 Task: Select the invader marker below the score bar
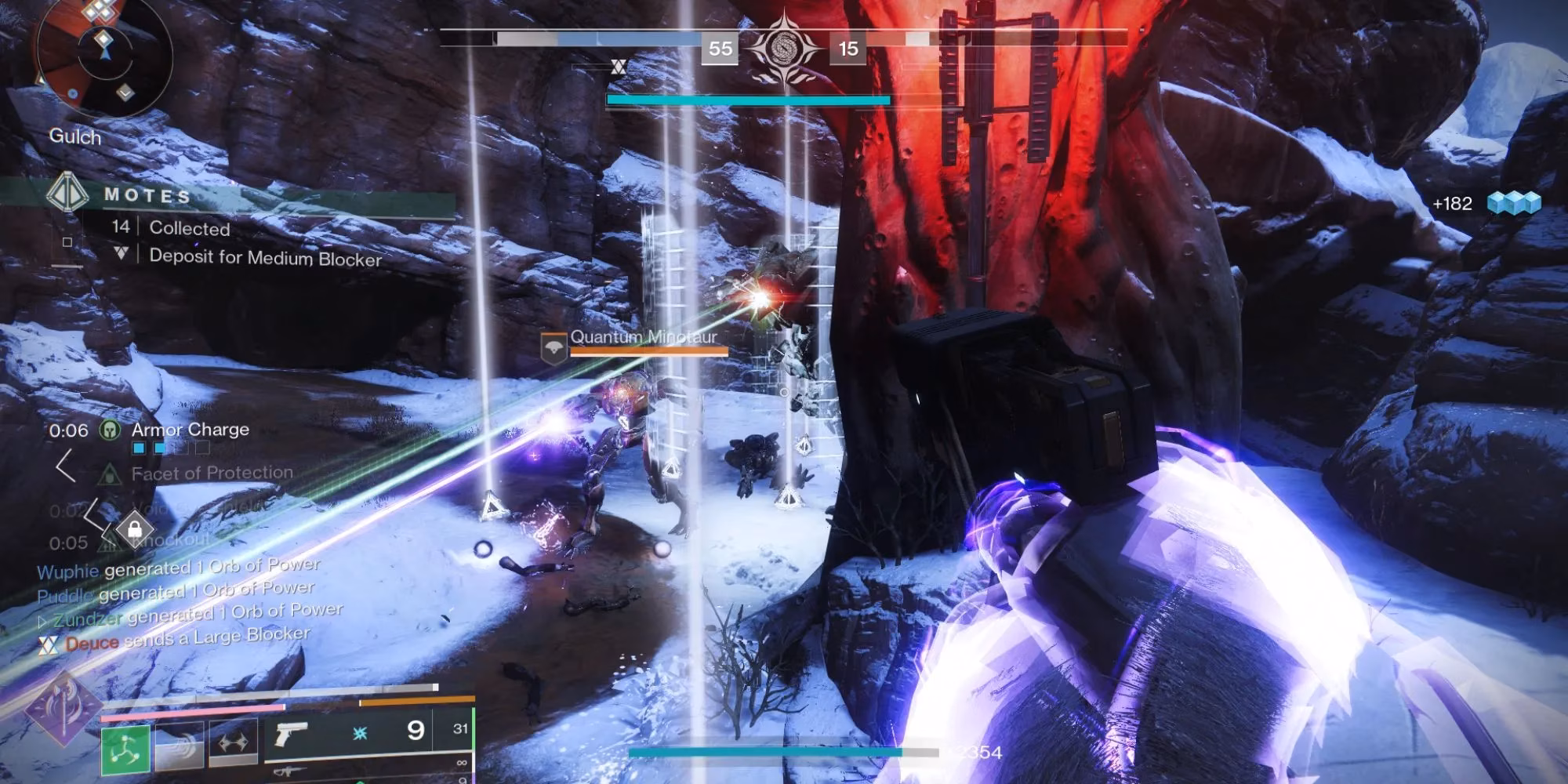(619, 67)
